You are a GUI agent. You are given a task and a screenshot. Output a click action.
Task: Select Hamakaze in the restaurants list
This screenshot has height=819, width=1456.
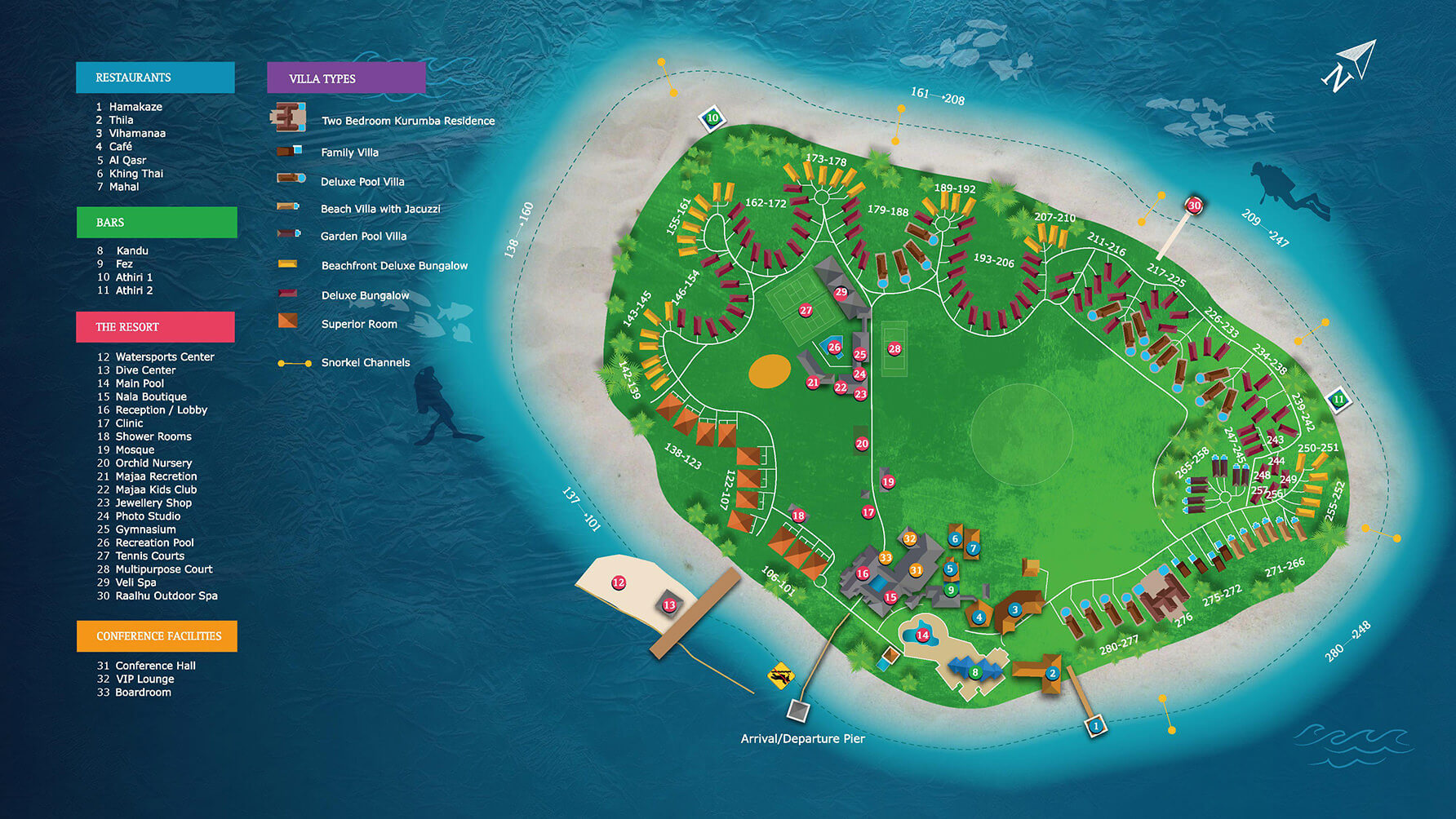coord(135,107)
